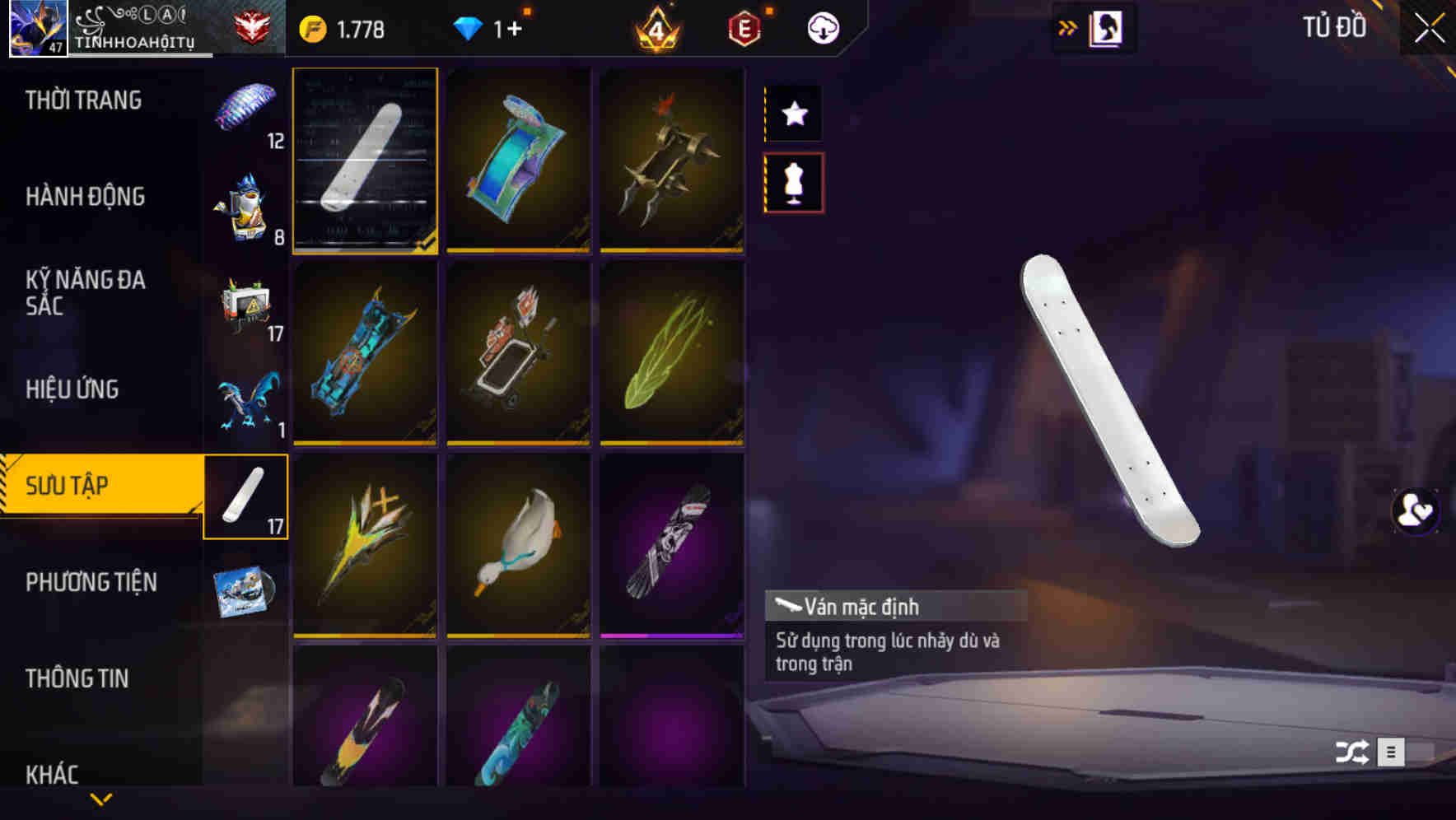
Task: Expand the yellow chevron below KHÁC
Action: 100,799
